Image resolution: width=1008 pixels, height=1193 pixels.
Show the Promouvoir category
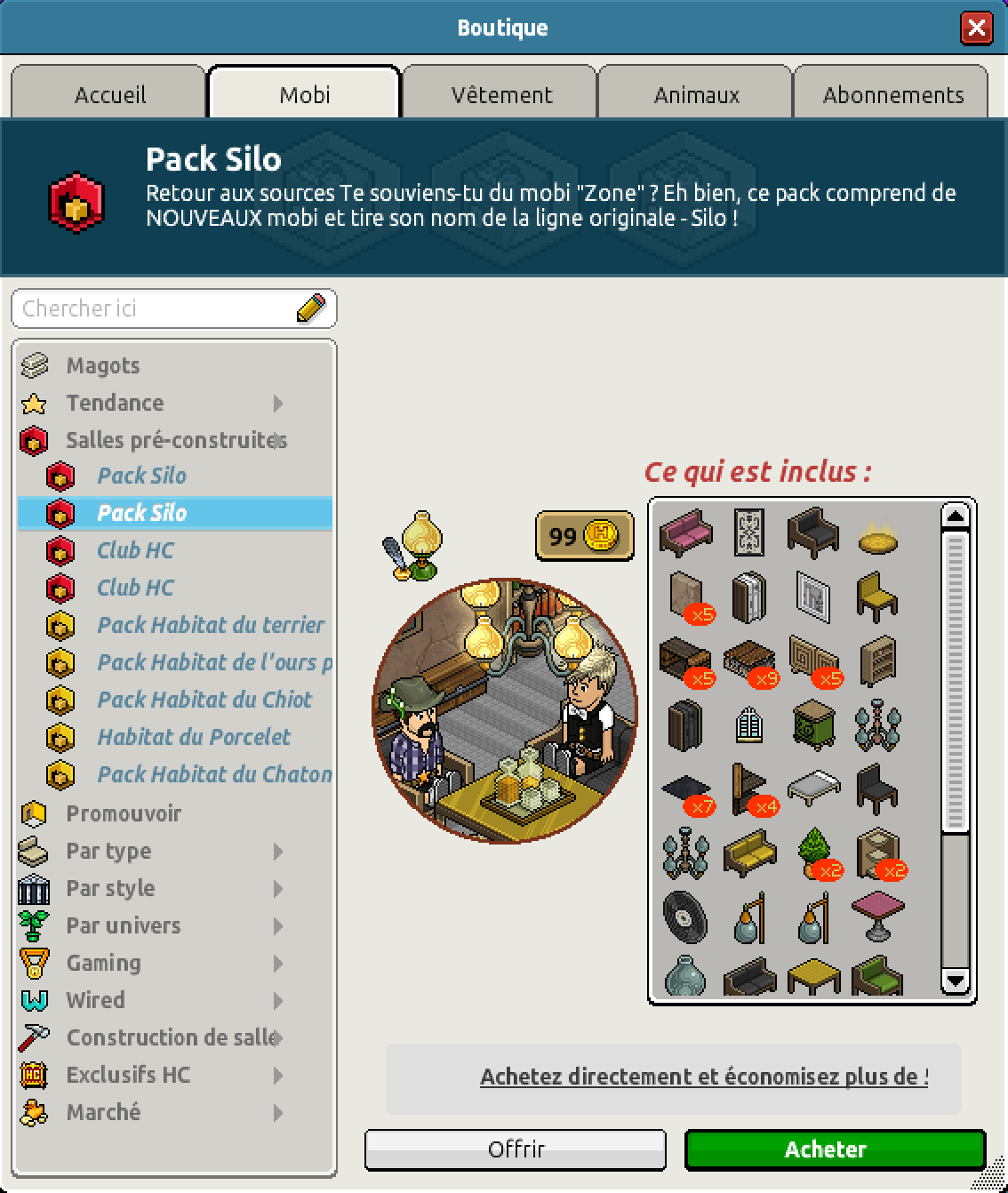click(124, 813)
